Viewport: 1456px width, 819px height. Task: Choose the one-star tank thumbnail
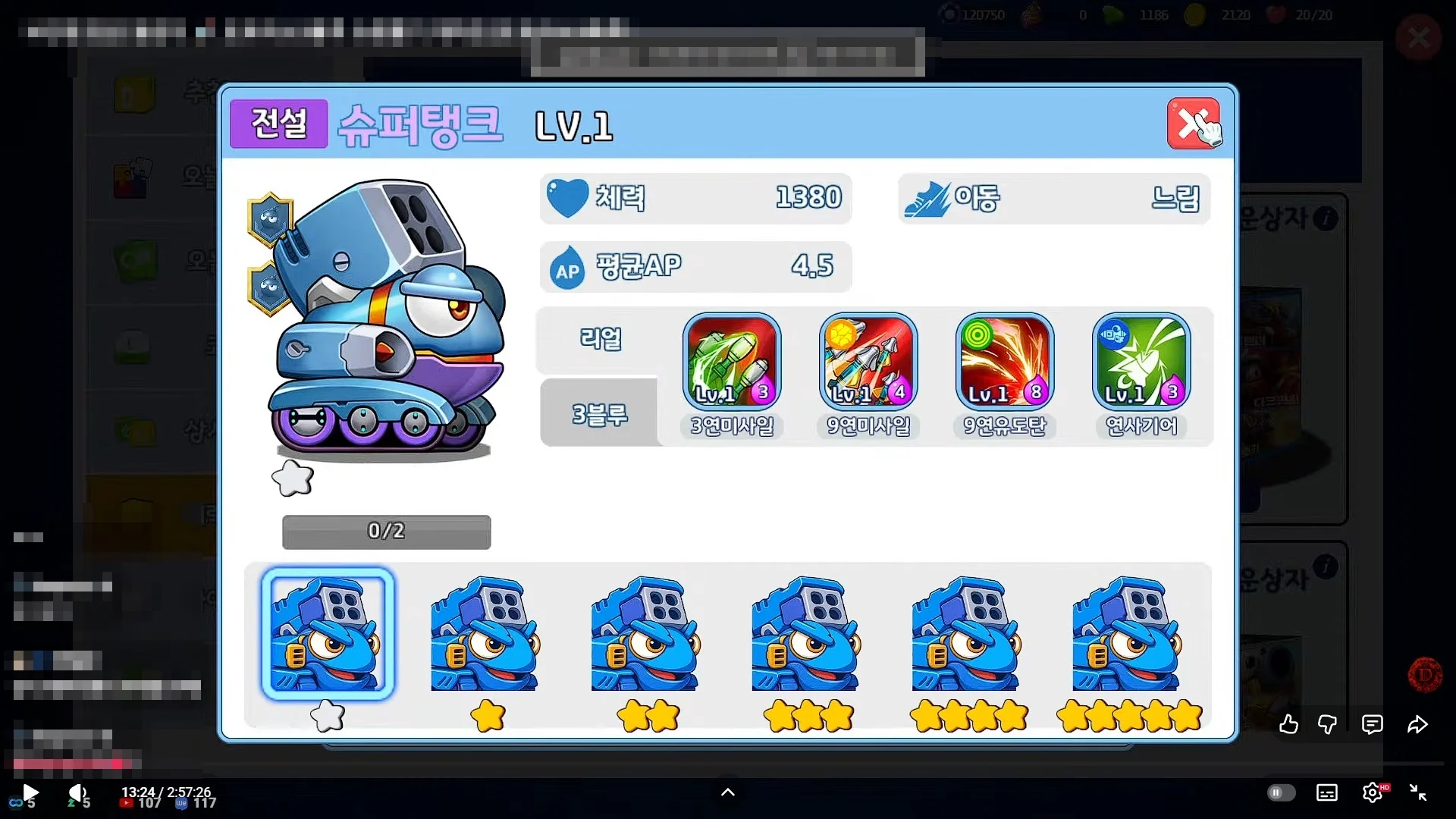(x=485, y=634)
